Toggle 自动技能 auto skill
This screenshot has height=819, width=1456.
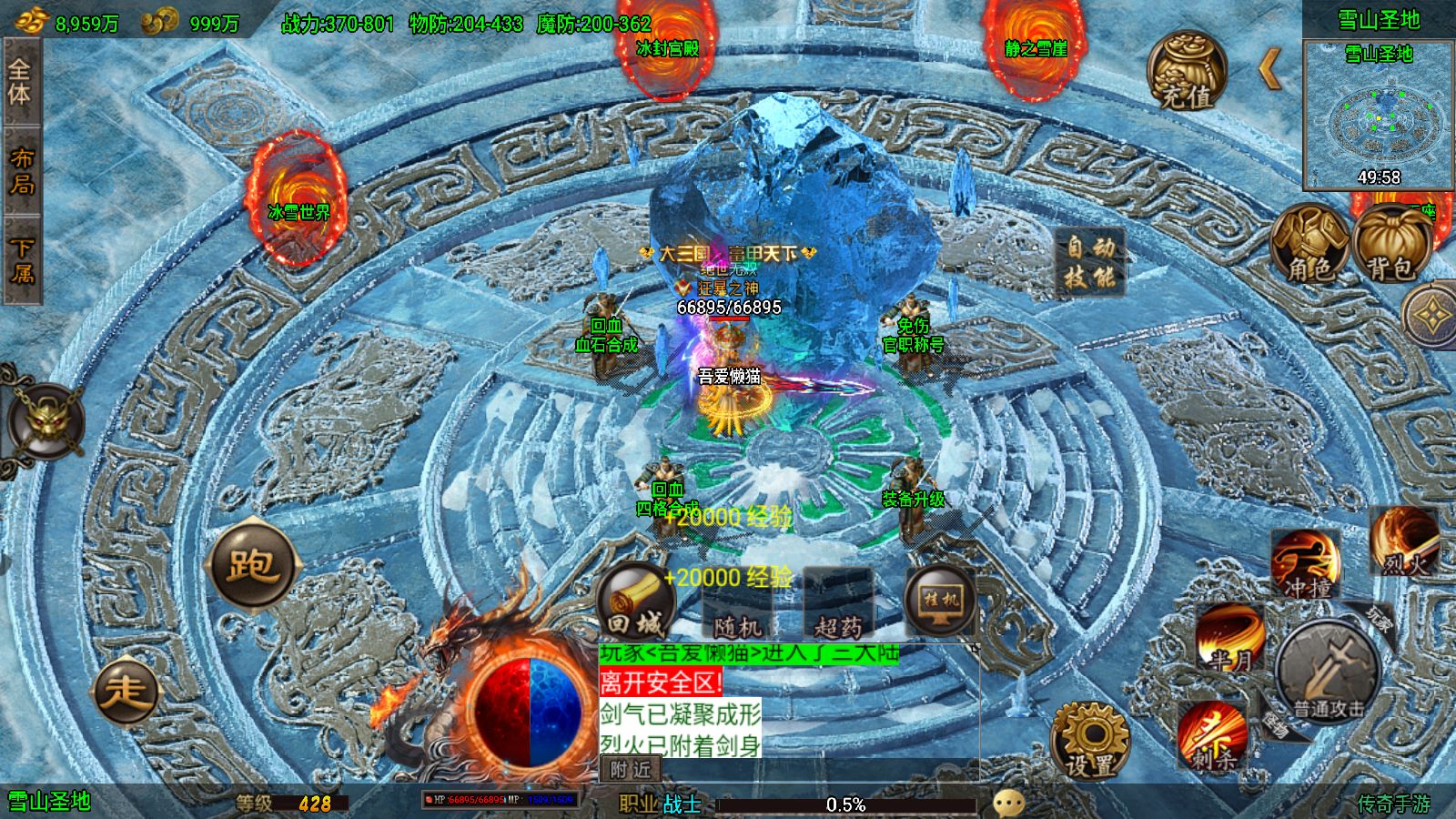click(x=1090, y=262)
